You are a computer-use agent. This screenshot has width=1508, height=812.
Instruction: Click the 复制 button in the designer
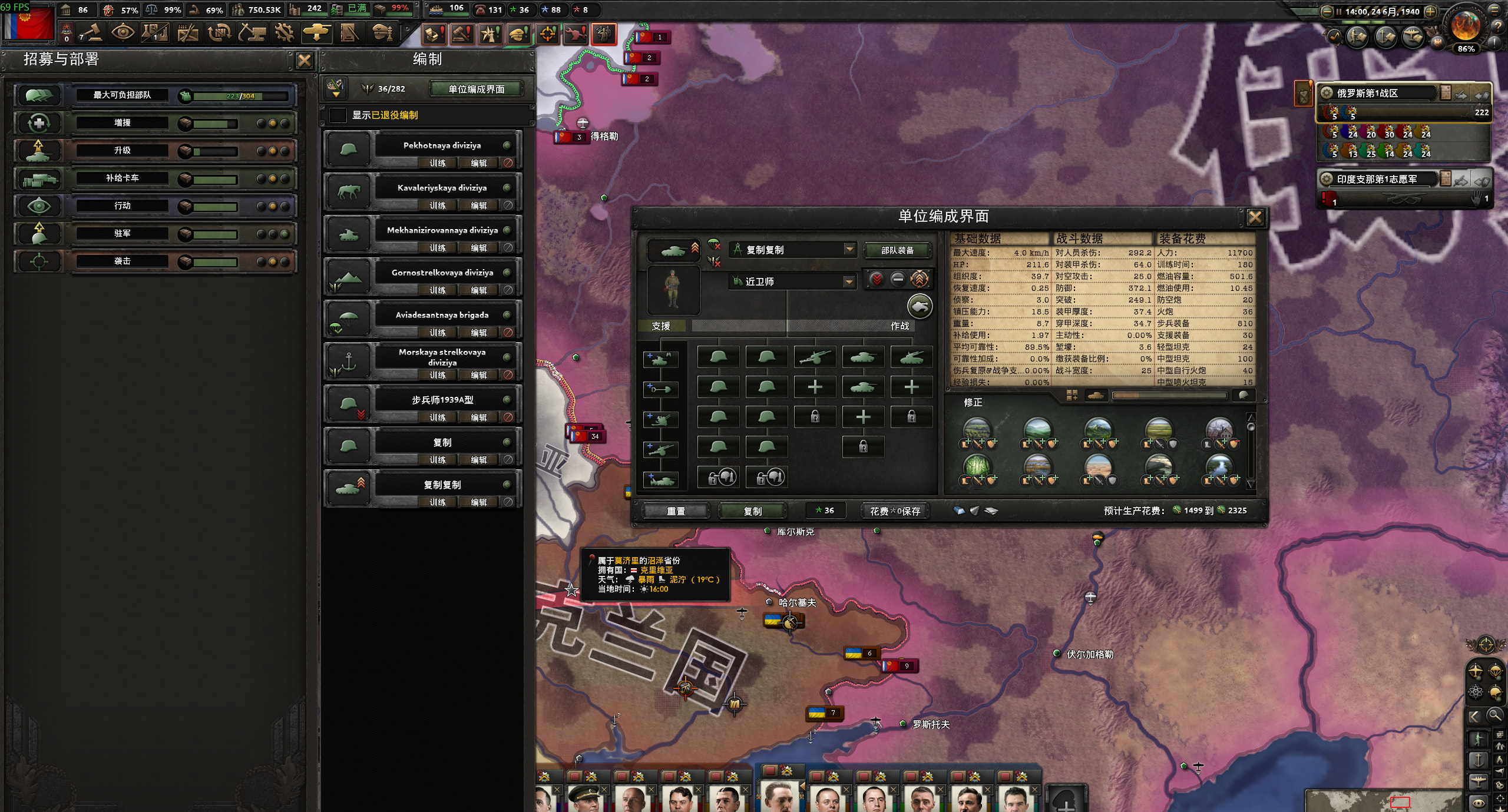tap(752, 511)
